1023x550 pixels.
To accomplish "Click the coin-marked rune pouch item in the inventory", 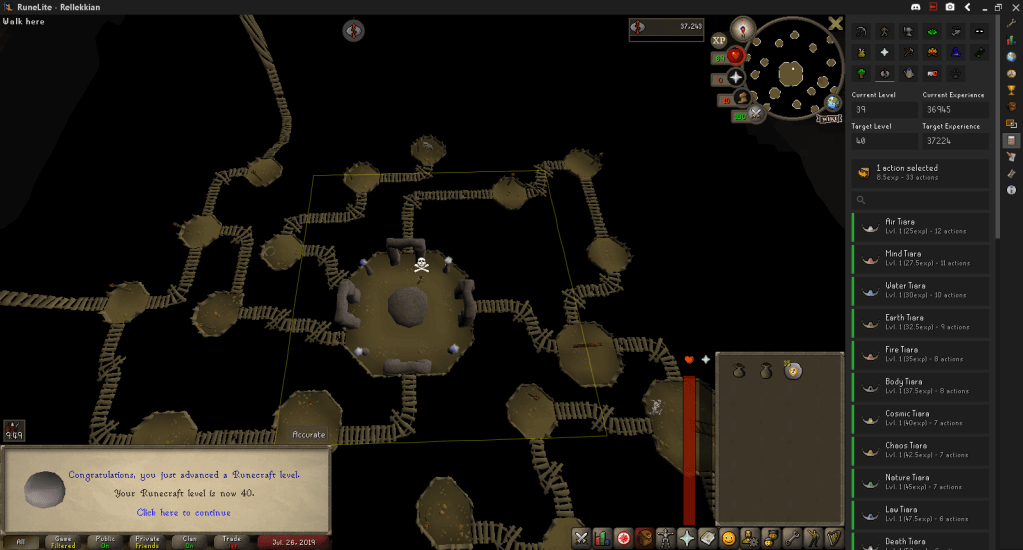I will click(x=793, y=371).
